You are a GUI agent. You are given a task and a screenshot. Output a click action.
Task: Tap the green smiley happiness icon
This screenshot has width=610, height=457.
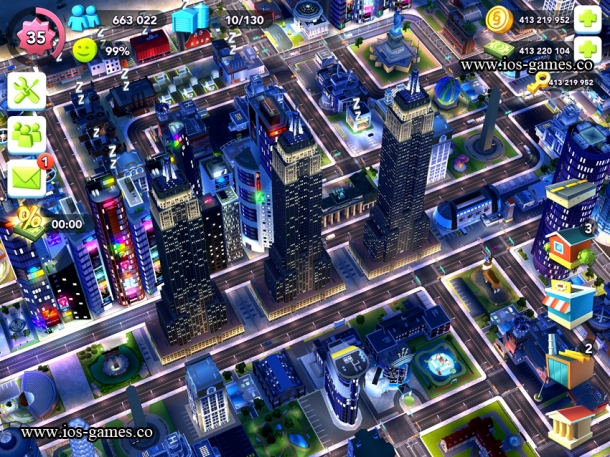click(x=86, y=50)
